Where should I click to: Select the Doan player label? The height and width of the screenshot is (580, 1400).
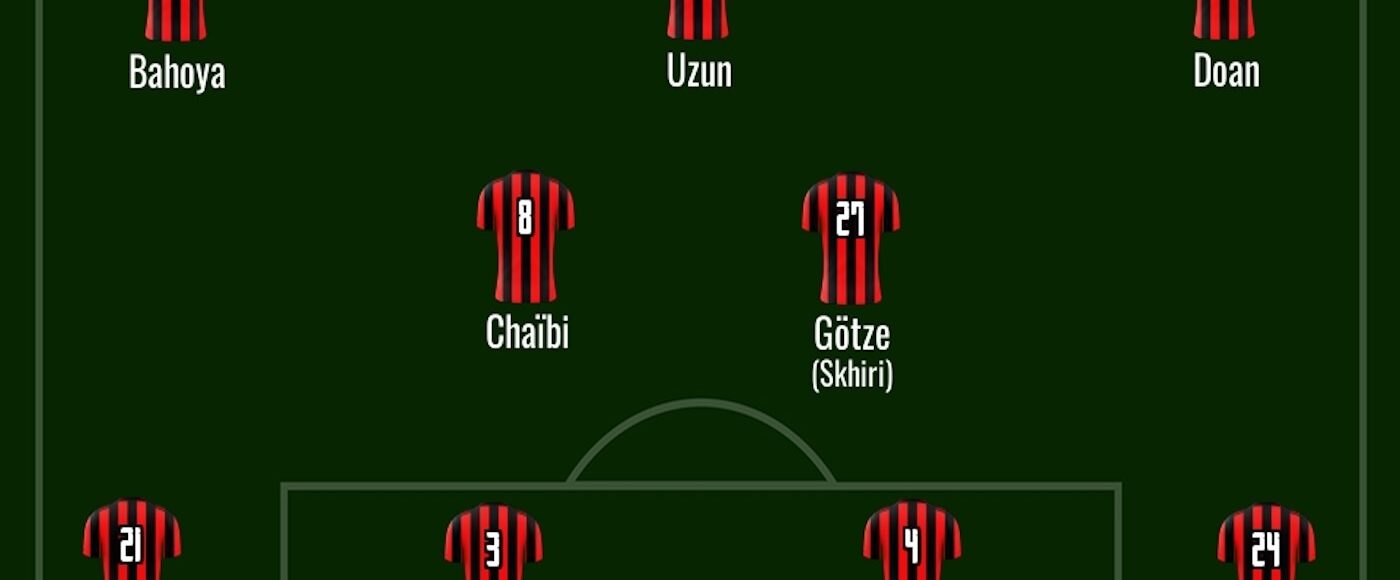point(1226,72)
